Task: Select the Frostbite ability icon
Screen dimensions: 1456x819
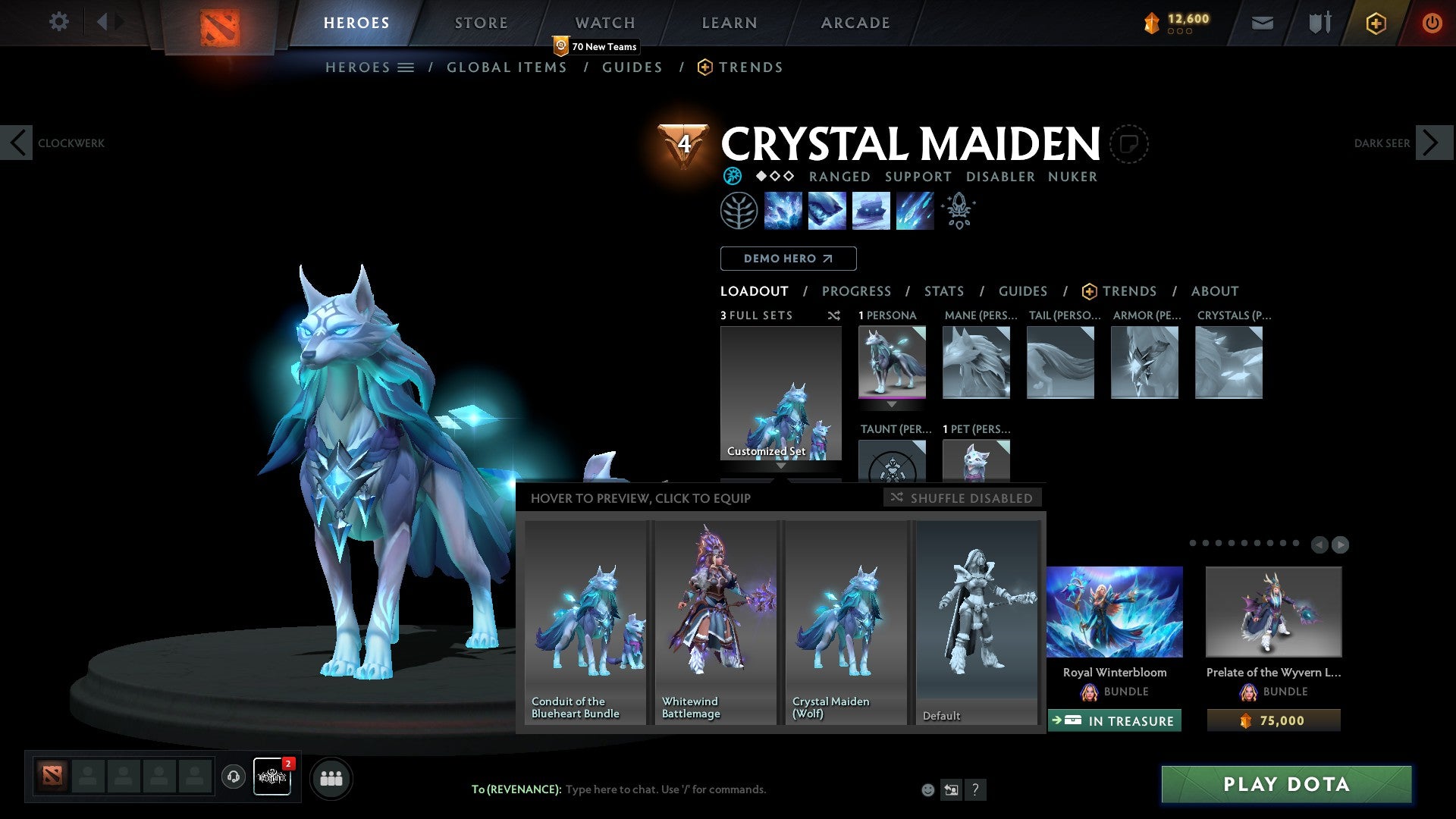Action: coord(827,211)
